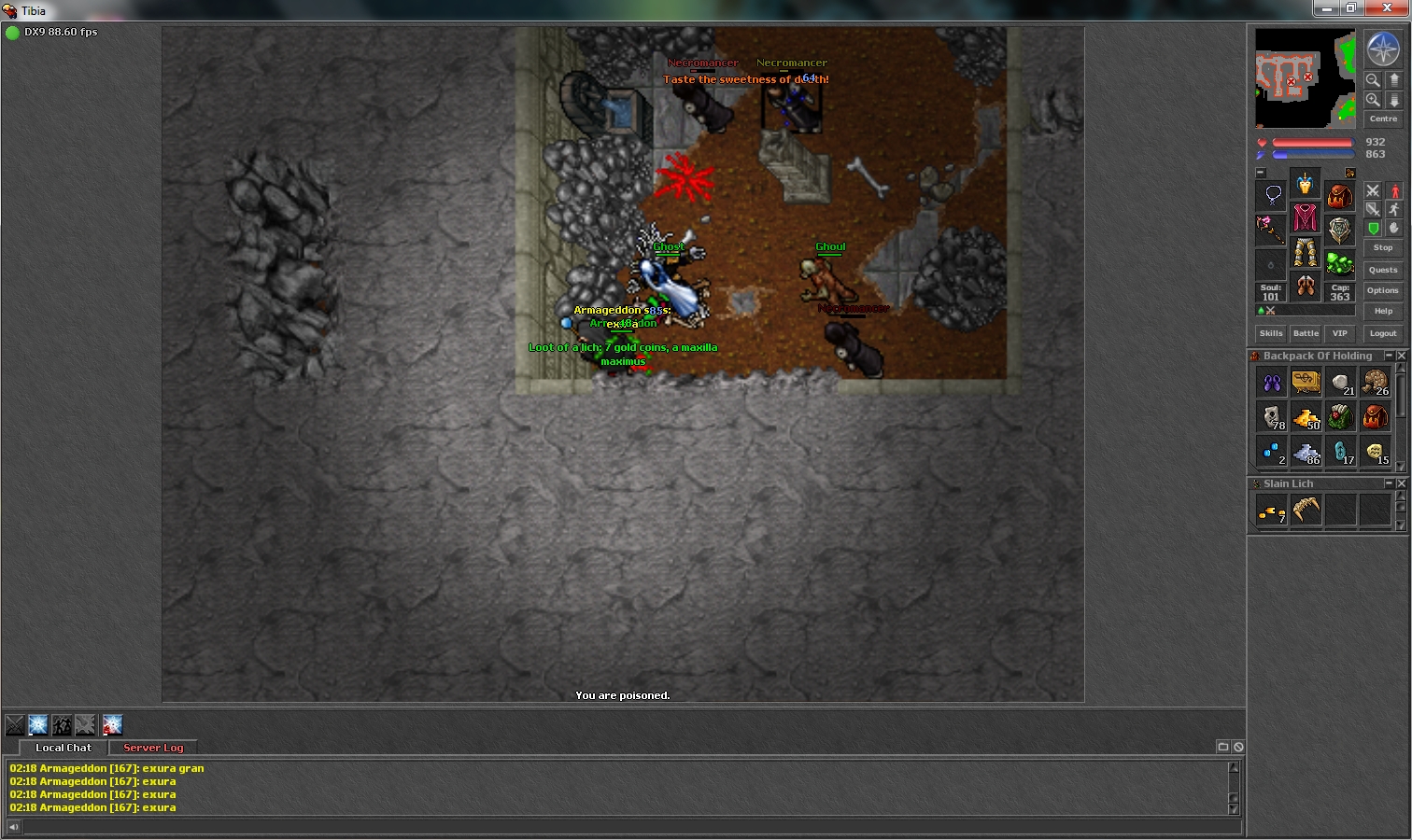Viewport: 1412px width, 840px height.
Task: Click the equipped red backpack slot
Action: point(1340,196)
